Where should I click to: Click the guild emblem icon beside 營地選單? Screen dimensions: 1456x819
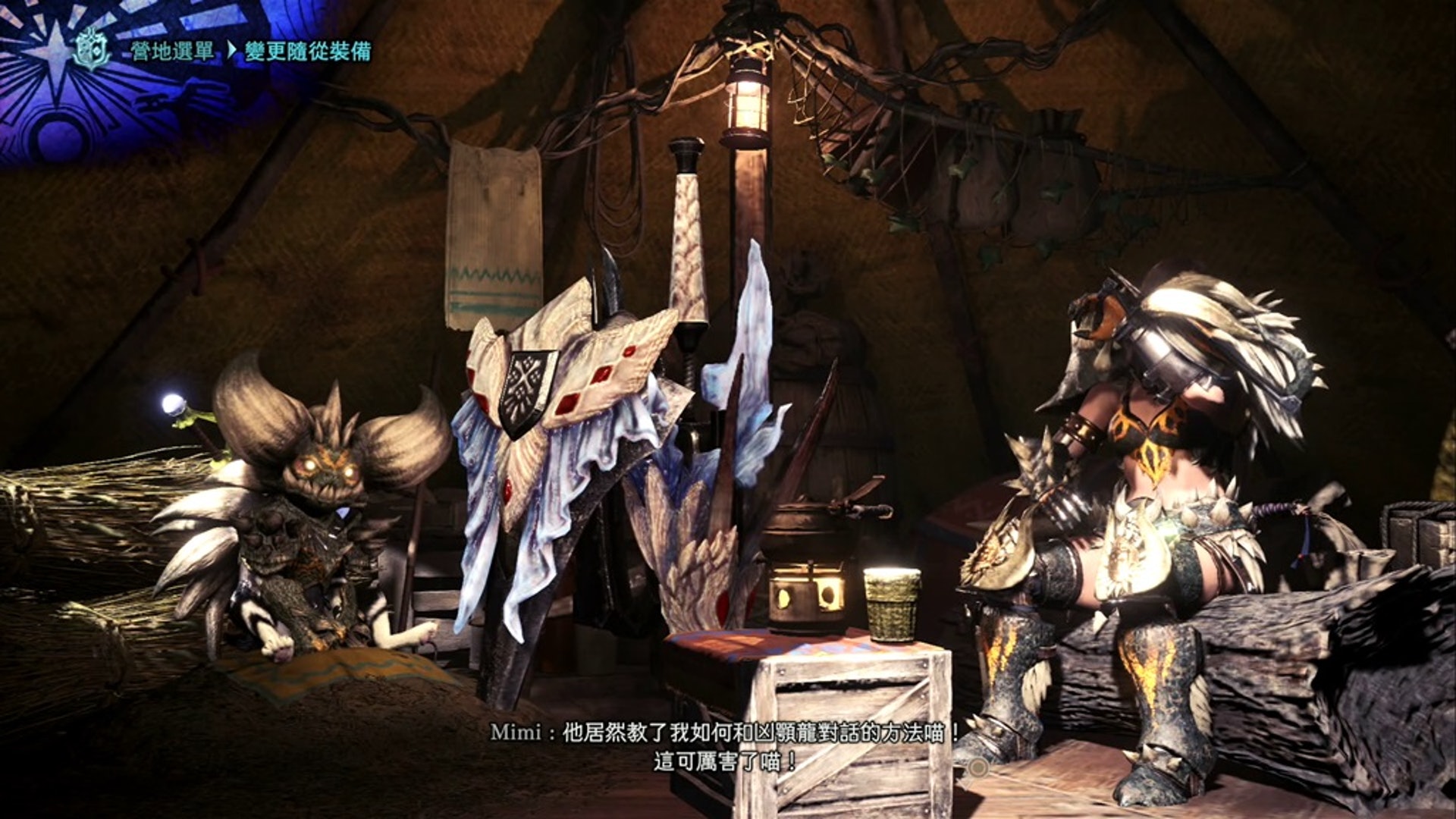coord(93,51)
